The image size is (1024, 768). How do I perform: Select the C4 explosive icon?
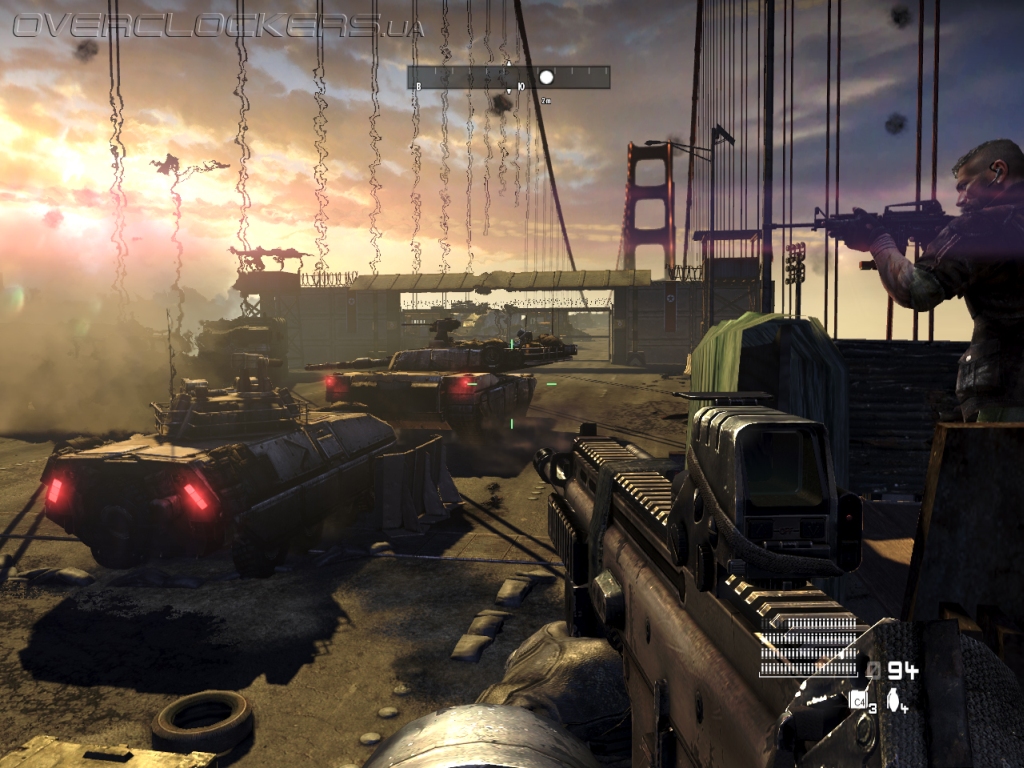(x=857, y=700)
